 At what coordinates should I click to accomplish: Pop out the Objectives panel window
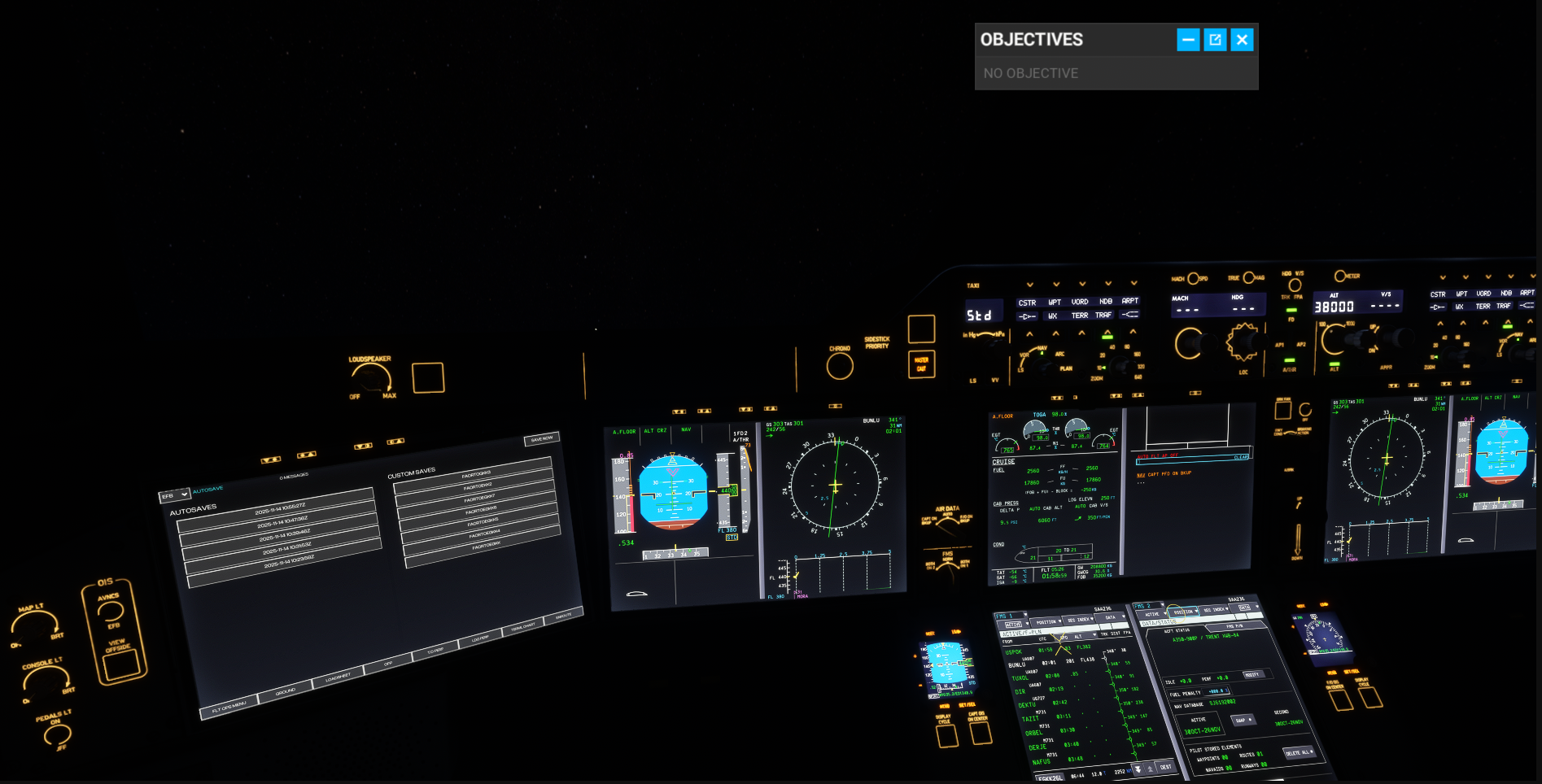point(1215,39)
